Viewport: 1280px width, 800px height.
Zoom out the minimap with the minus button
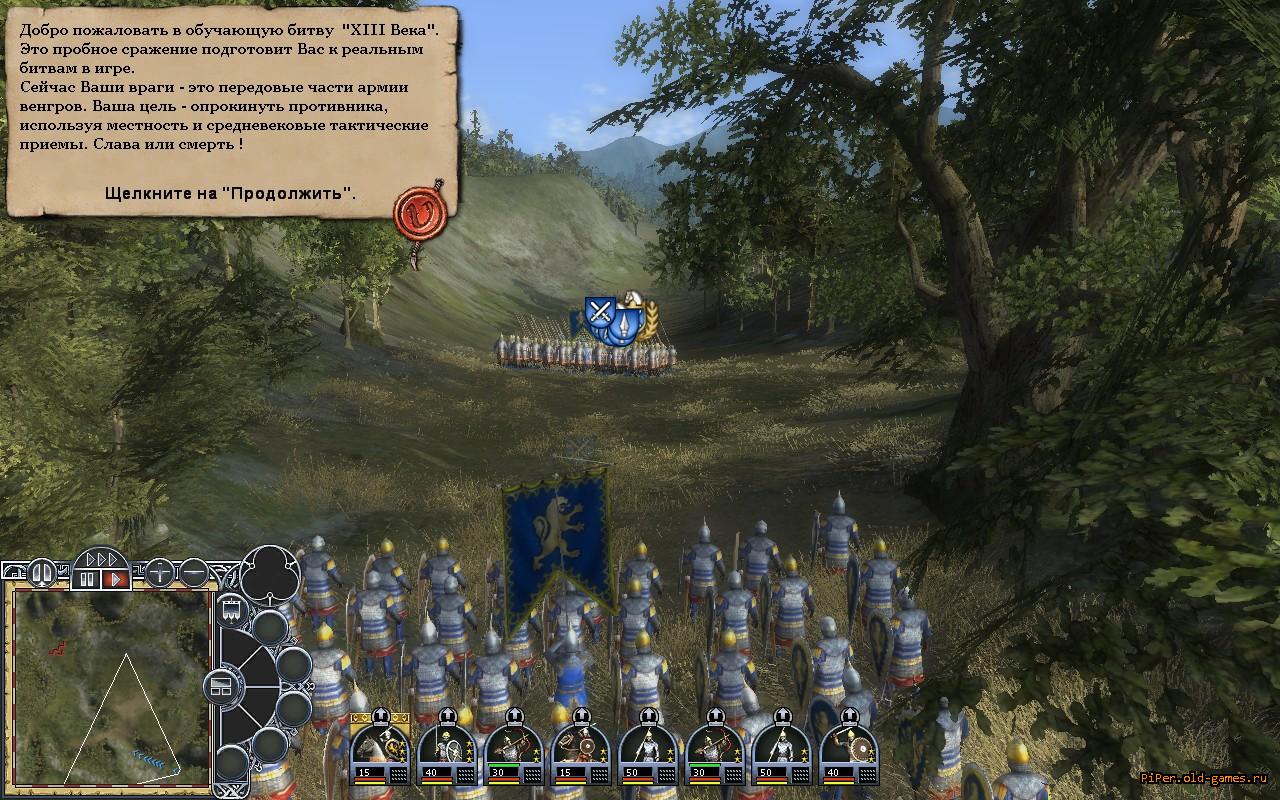coord(194,573)
